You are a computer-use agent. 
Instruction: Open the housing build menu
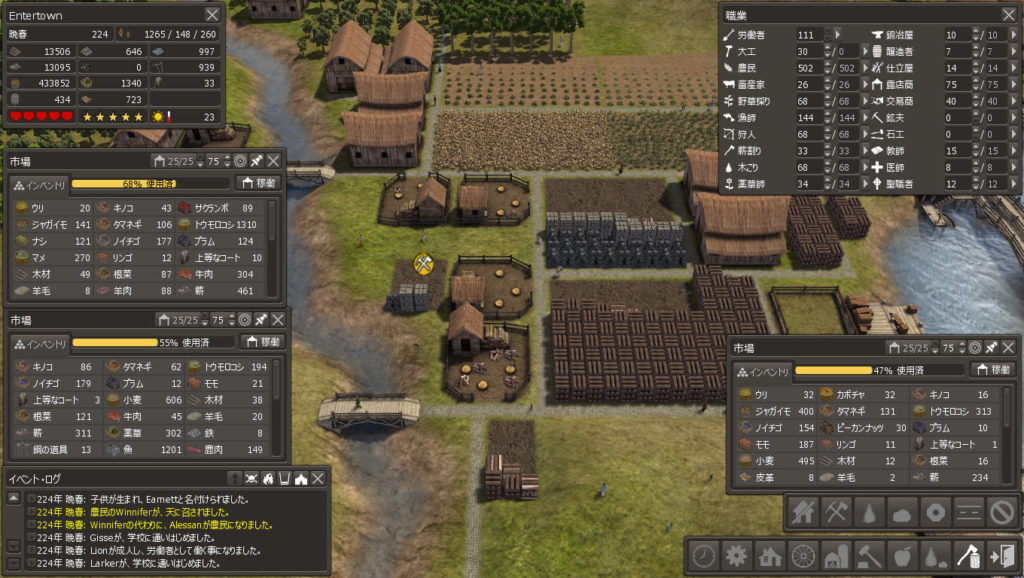(771, 555)
